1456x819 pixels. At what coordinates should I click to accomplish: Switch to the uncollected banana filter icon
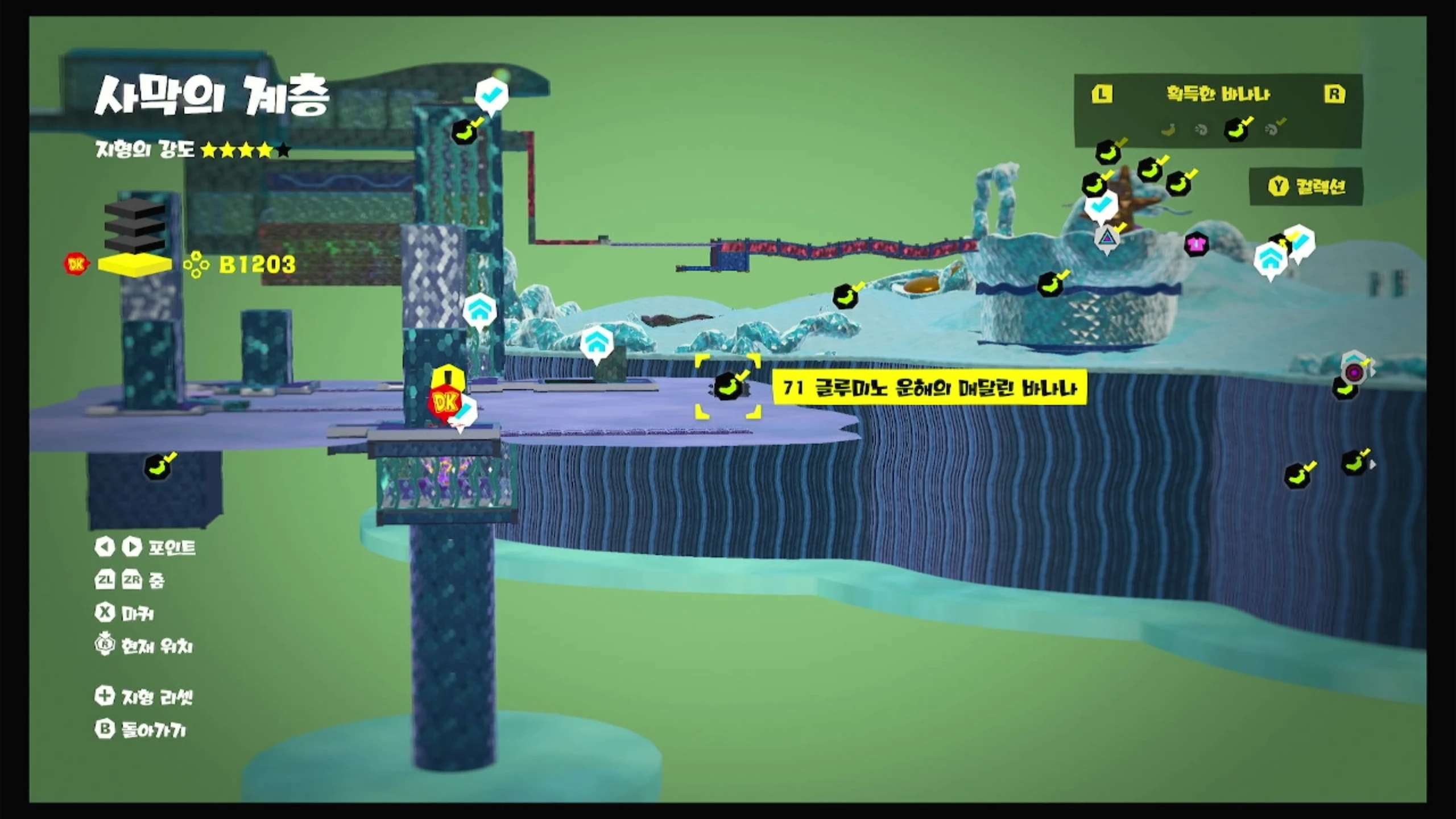(1168, 130)
